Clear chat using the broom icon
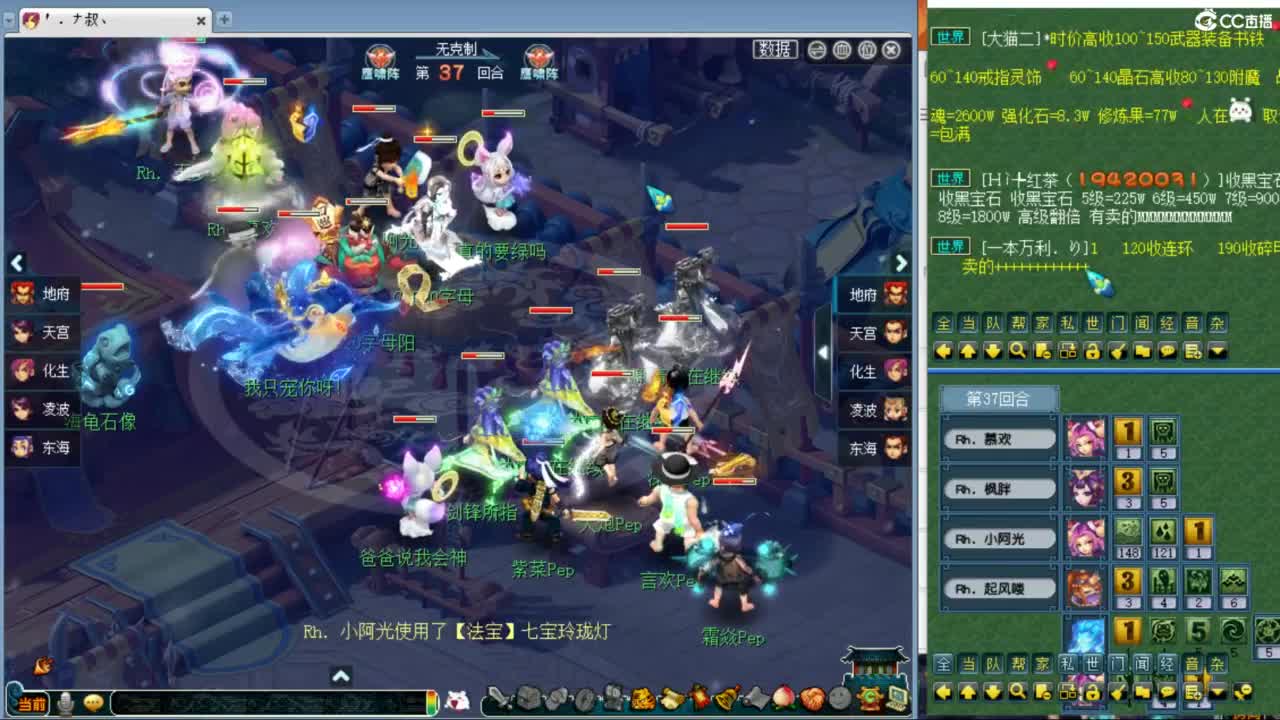 point(1117,351)
